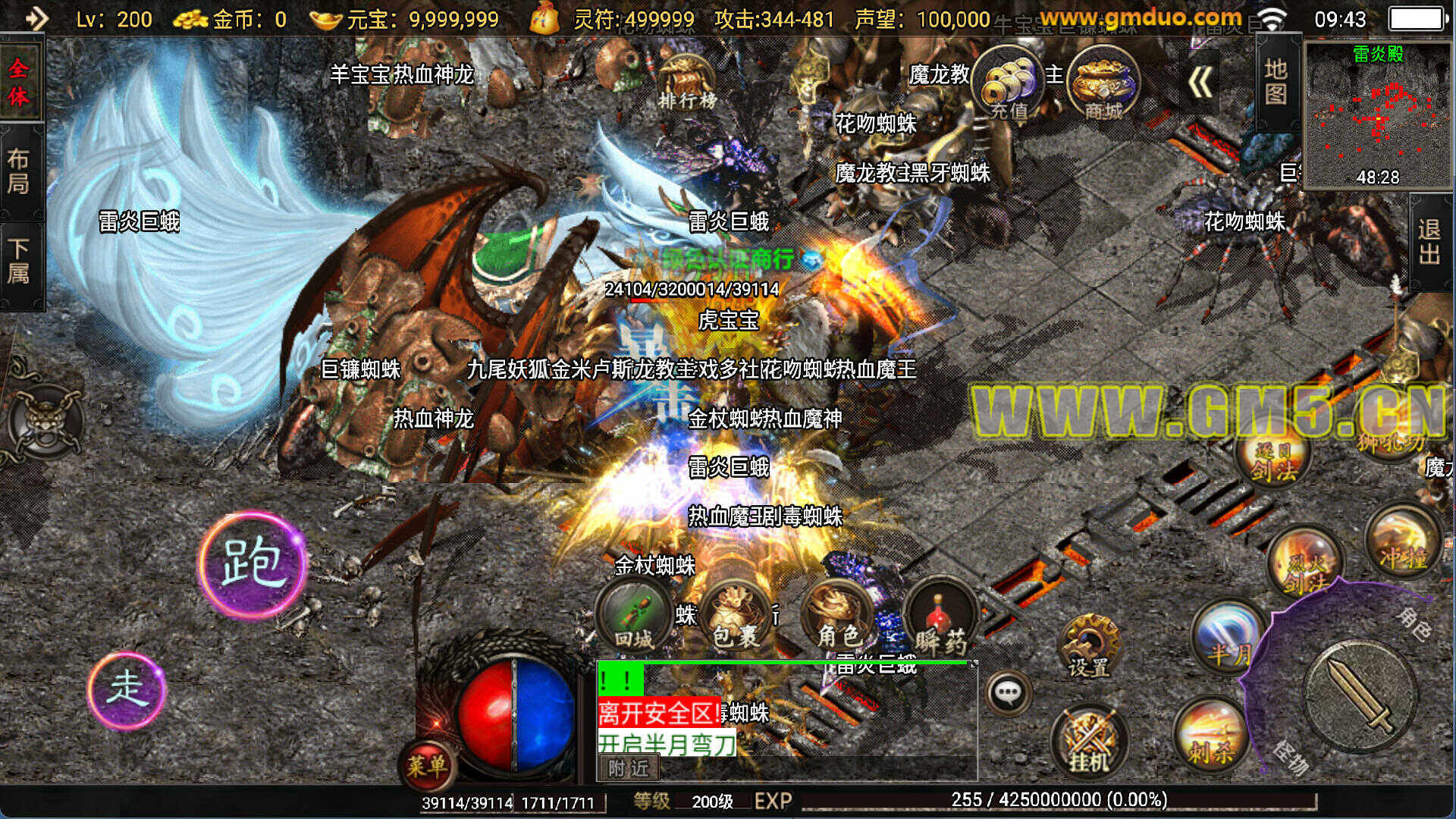Switch to the 下属 tab
This screenshot has height=819, width=1456.
pos(19,261)
